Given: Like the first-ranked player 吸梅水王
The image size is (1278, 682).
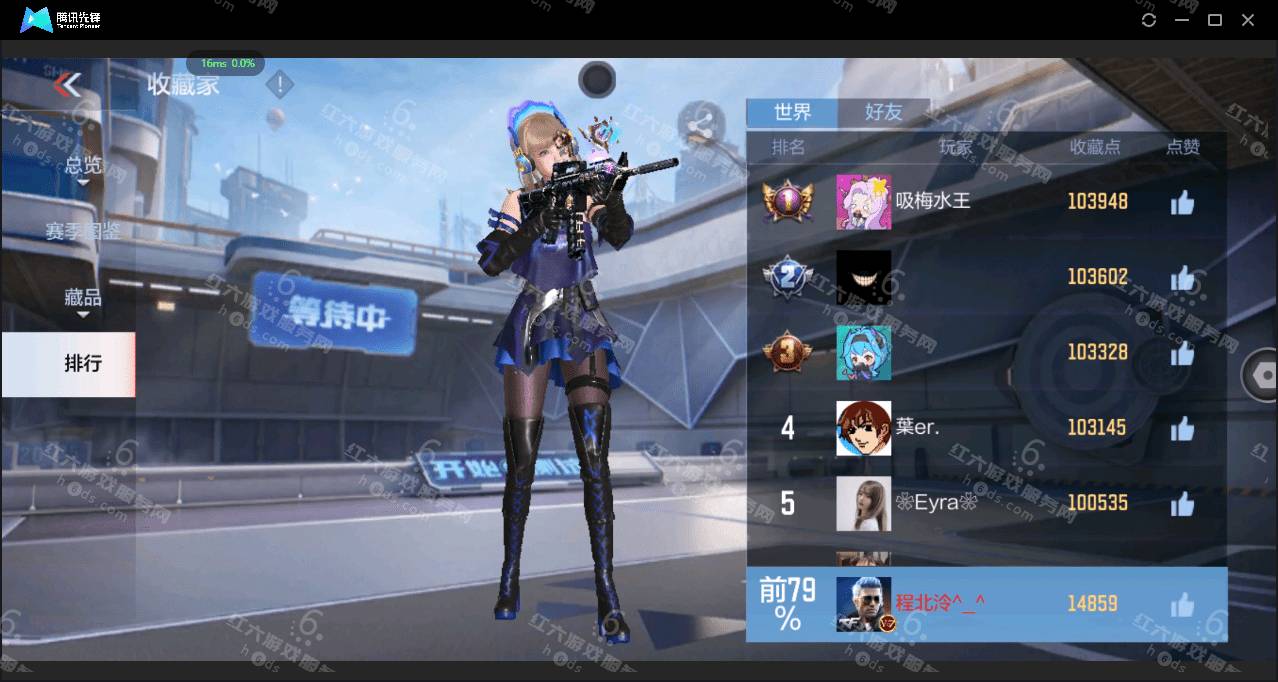Looking at the screenshot, I should (x=1182, y=203).
